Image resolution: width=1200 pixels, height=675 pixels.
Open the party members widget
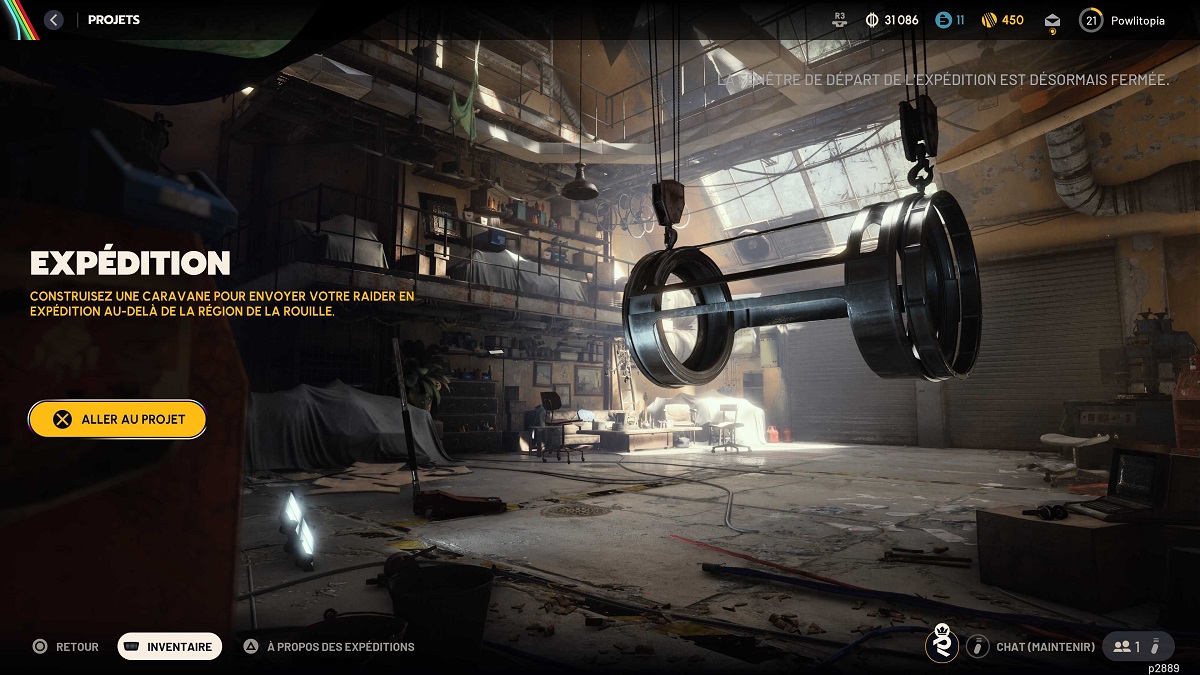[1138, 647]
